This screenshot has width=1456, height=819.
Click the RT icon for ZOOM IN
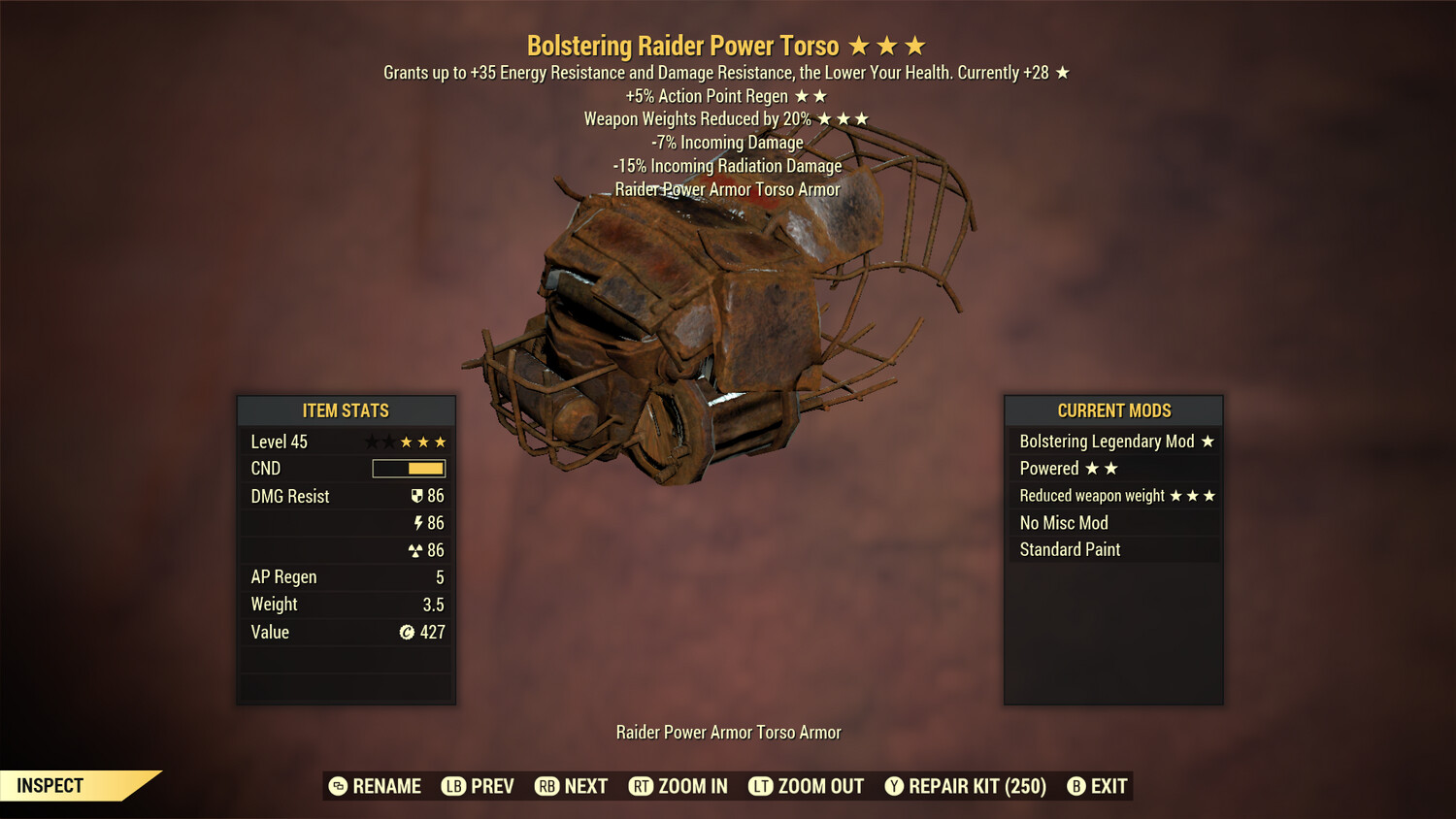coord(642,786)
